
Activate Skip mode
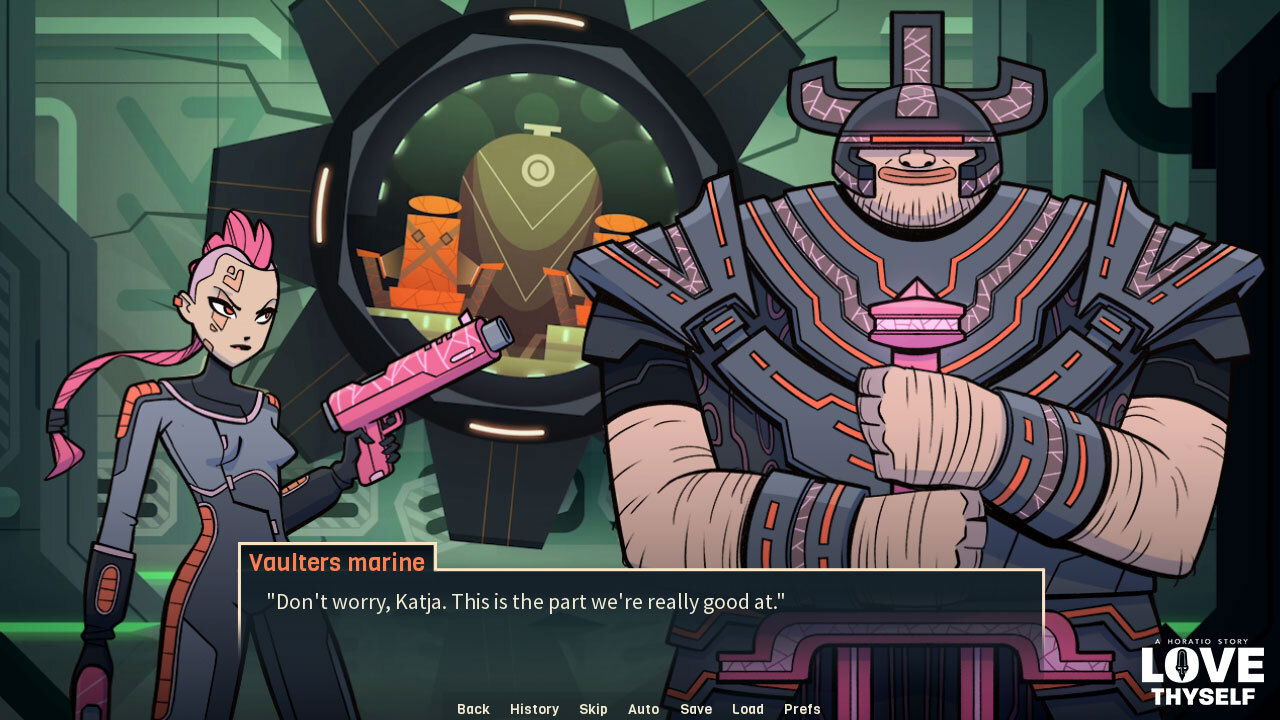[593, 709]
